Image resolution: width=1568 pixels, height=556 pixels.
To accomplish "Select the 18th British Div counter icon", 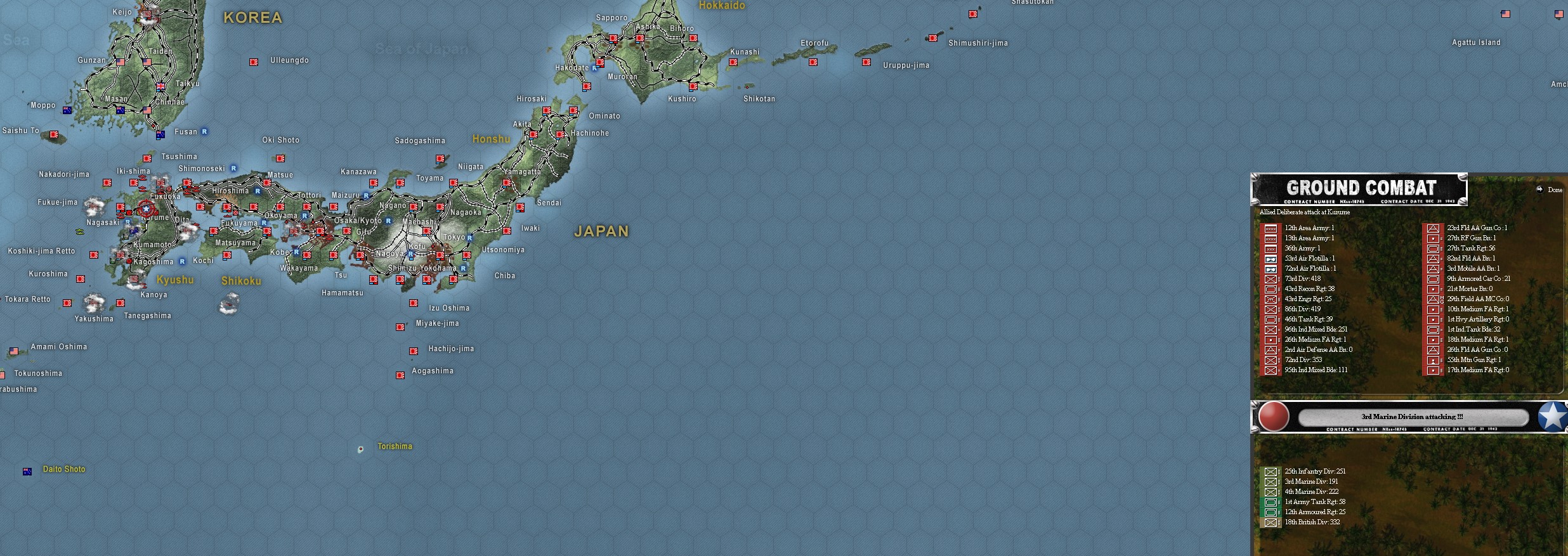I will pyautogui.click(x=1271, y=522).
